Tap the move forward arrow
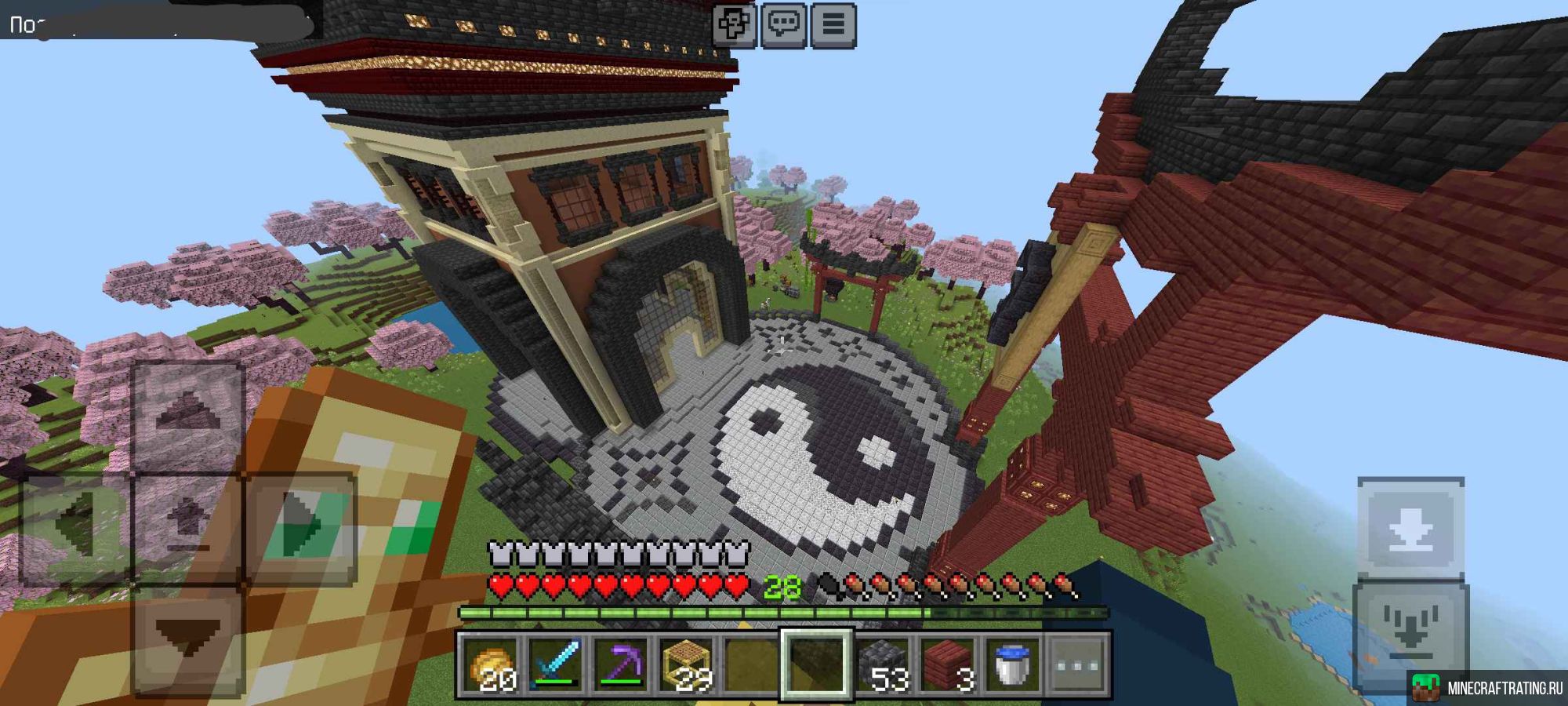This screenshot has height=706, width=1568. tap(188, 416)
